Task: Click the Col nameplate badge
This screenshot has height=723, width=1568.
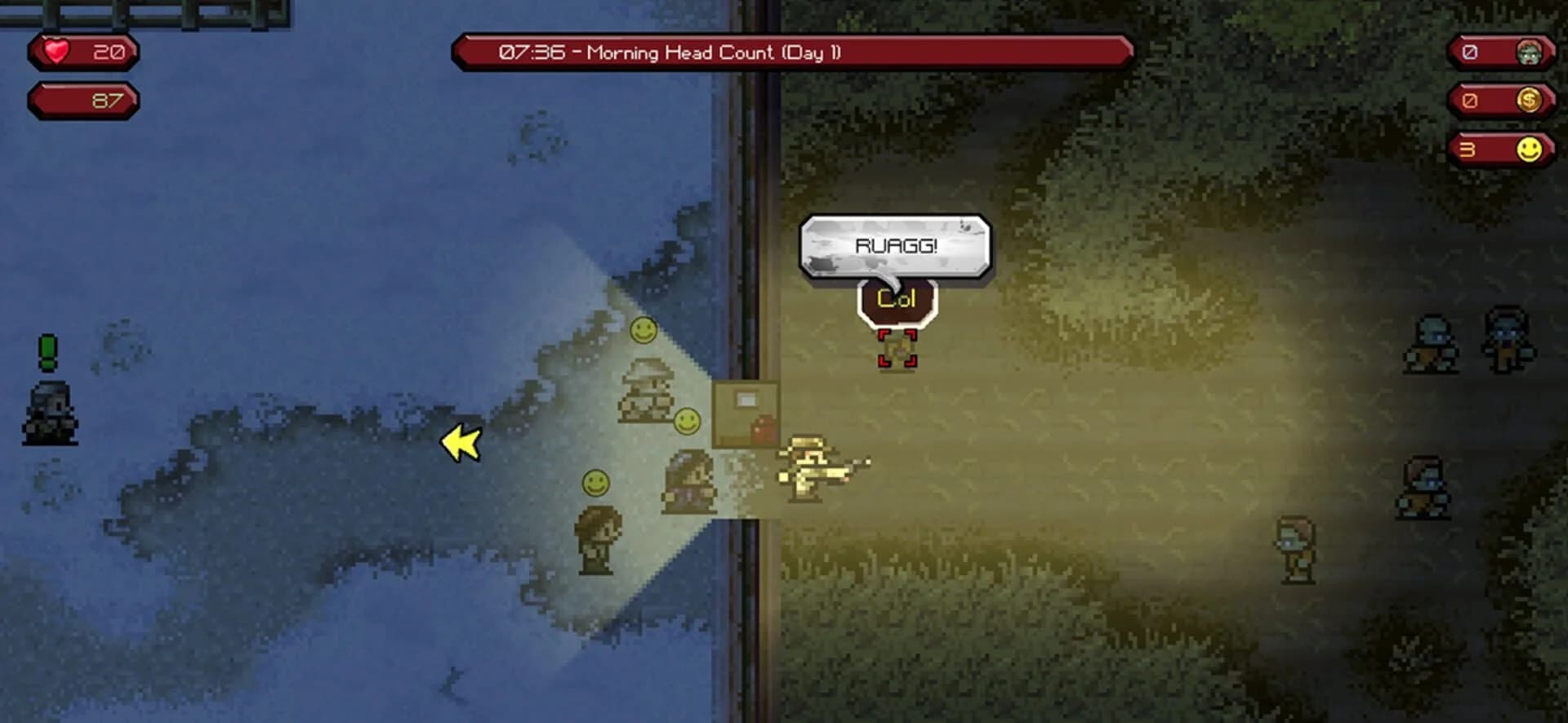Action: pos(896,298)
